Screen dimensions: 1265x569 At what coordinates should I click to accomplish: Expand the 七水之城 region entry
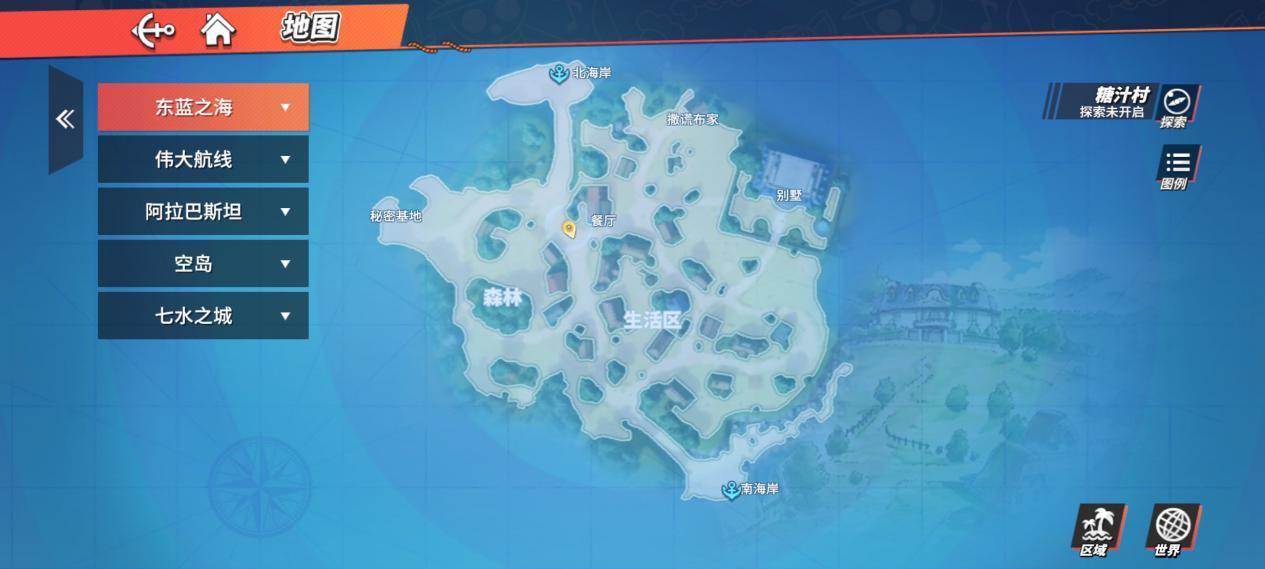(x=203, y=316)
